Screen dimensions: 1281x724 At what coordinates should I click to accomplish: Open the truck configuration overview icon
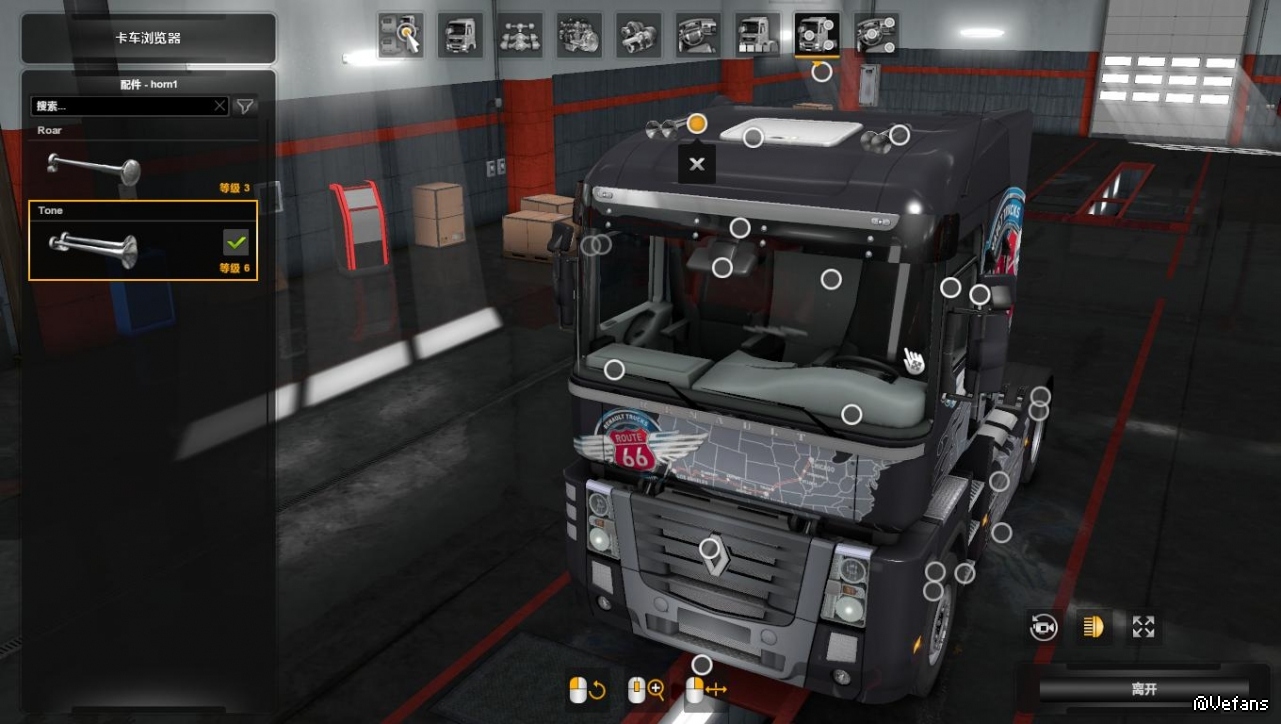coord(400,35)
